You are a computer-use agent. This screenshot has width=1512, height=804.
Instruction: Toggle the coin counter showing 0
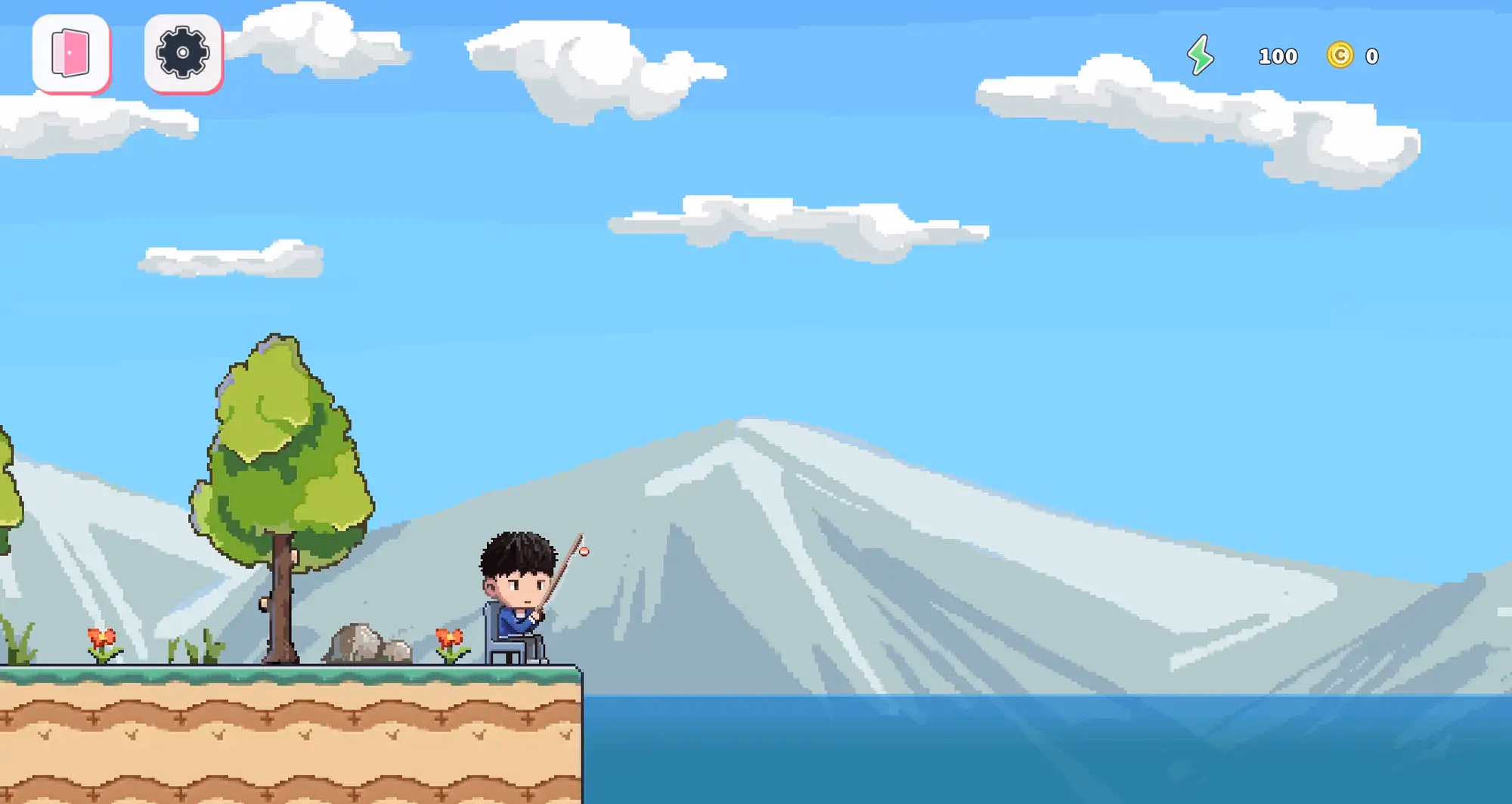point(1371,56)
